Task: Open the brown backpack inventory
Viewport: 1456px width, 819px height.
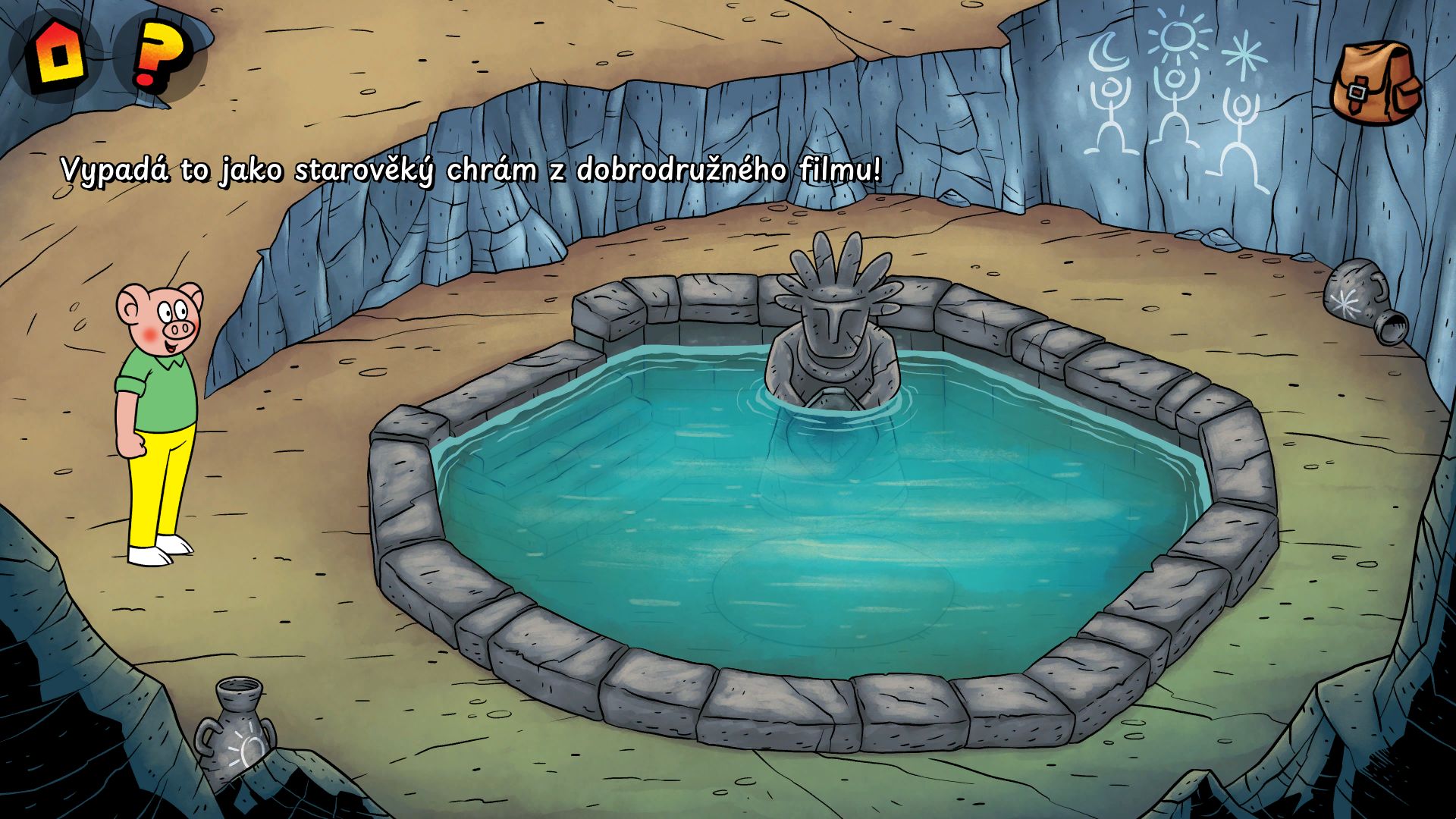Action: coord(1376,83)
